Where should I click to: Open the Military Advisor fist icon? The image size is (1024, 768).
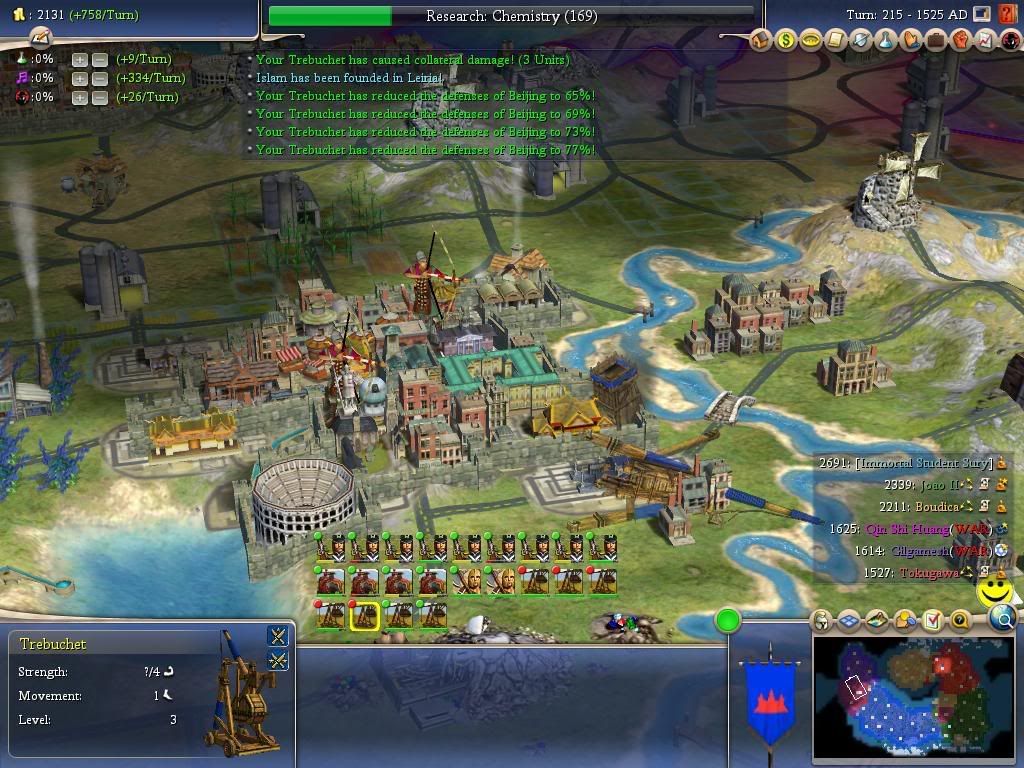pyautogui.click(x=960, y=41)
